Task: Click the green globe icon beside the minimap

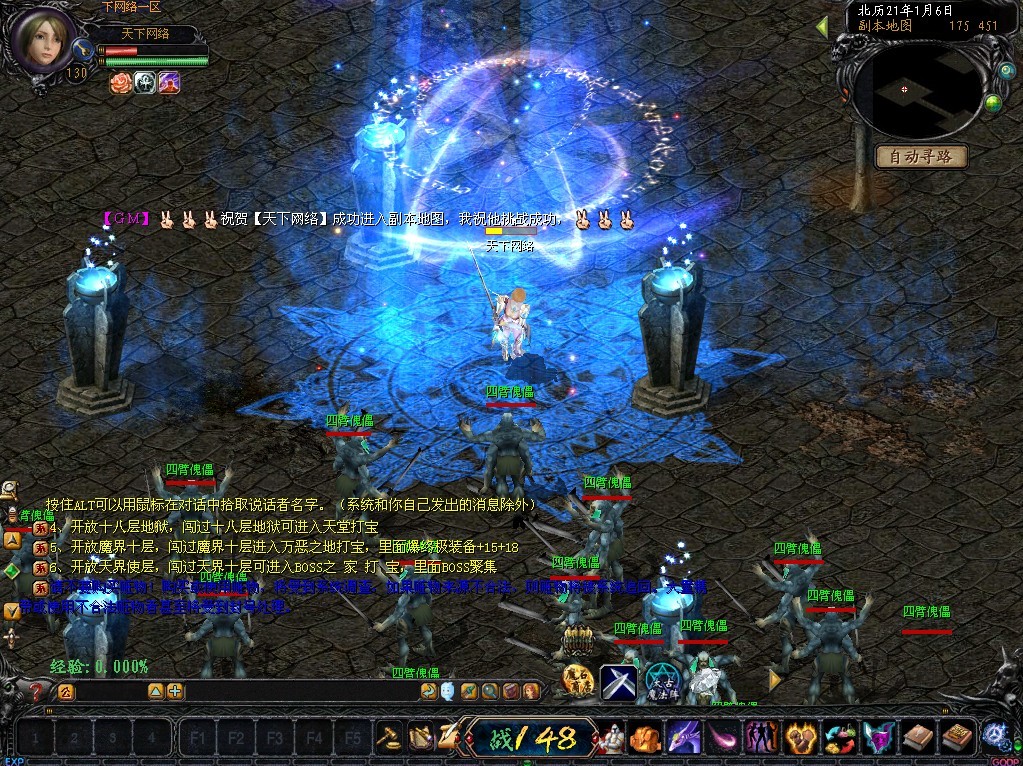Action: coord(993,102)
